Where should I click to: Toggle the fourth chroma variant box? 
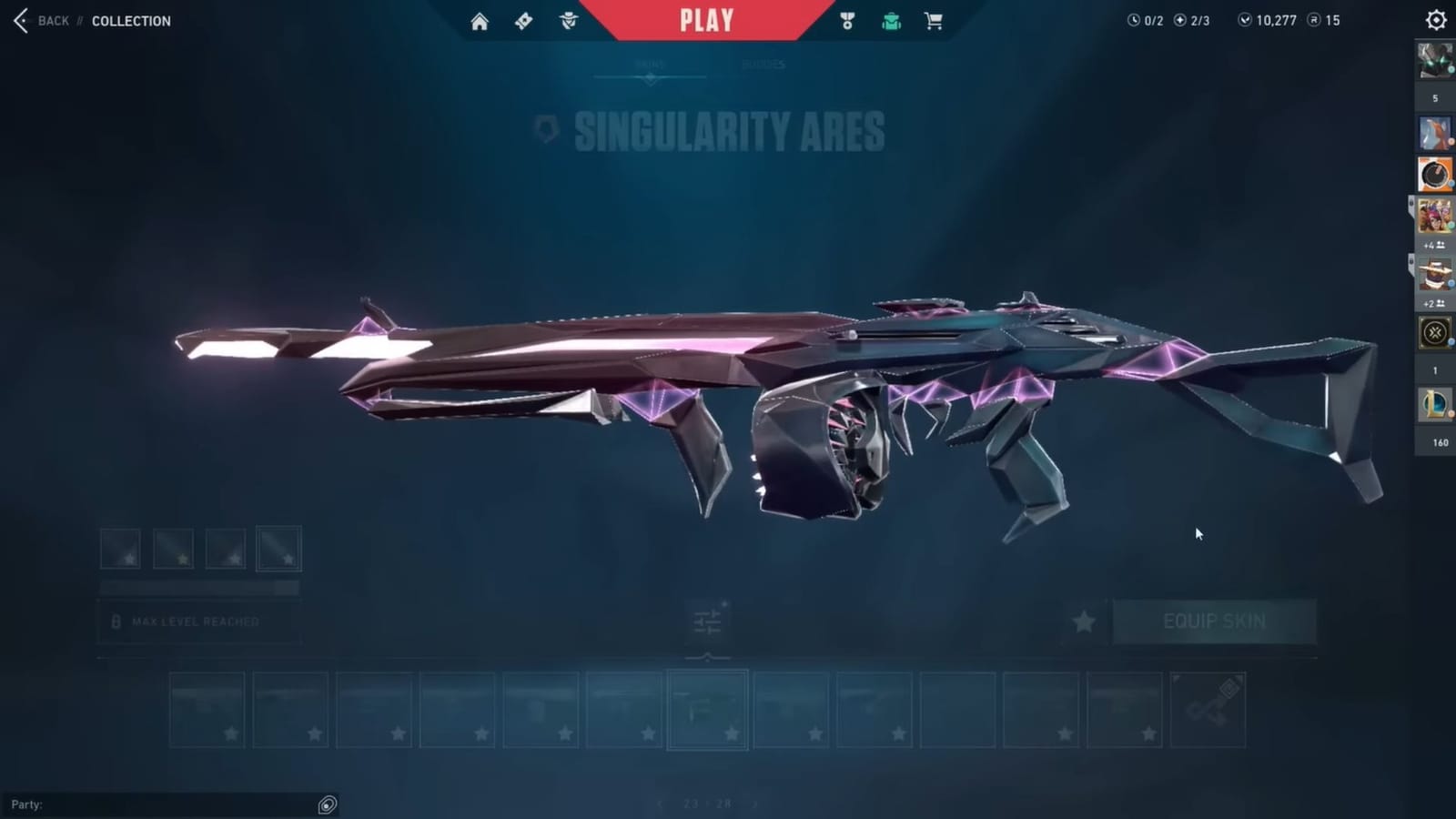279,549
